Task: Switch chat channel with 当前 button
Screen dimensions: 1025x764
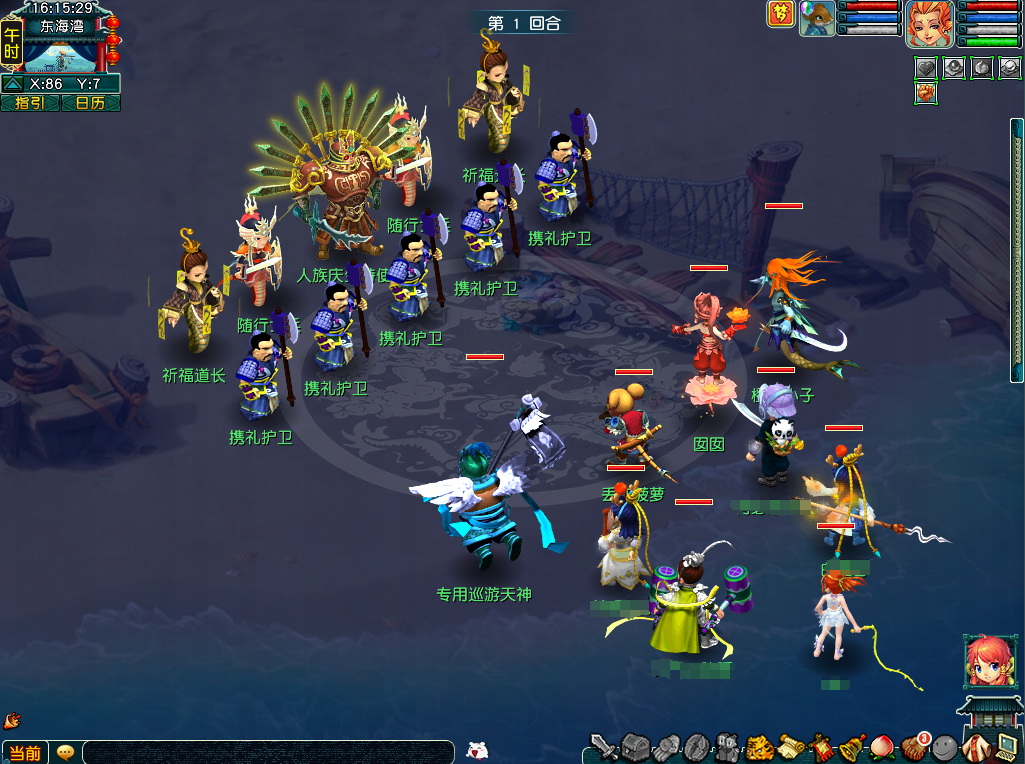Action: [25, 753]
